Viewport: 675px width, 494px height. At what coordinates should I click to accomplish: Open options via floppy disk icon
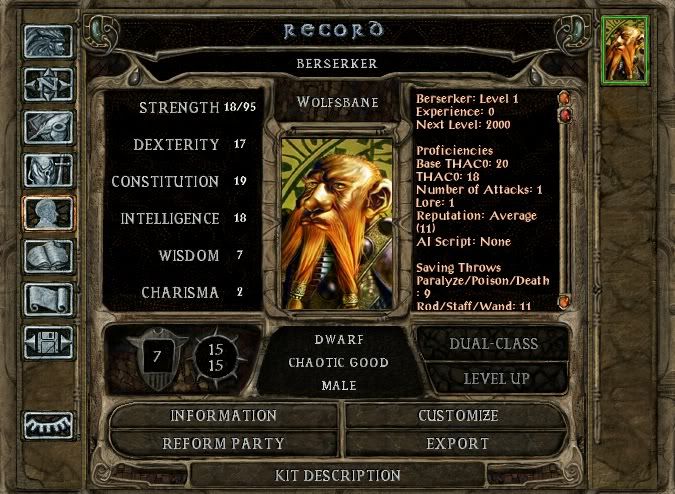[48, 343]
